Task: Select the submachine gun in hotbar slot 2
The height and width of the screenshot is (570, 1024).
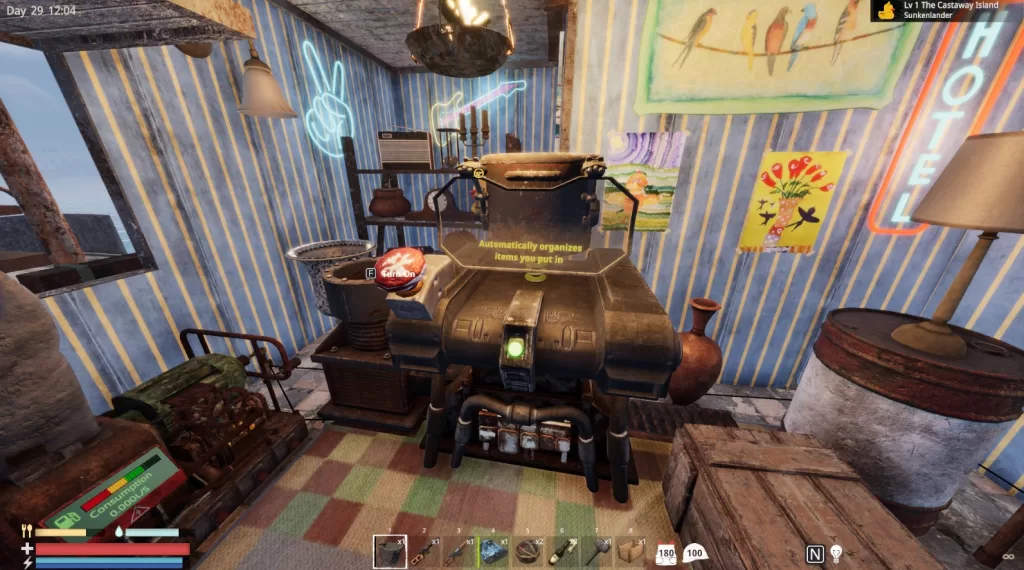Action: [x=425, y=551]
